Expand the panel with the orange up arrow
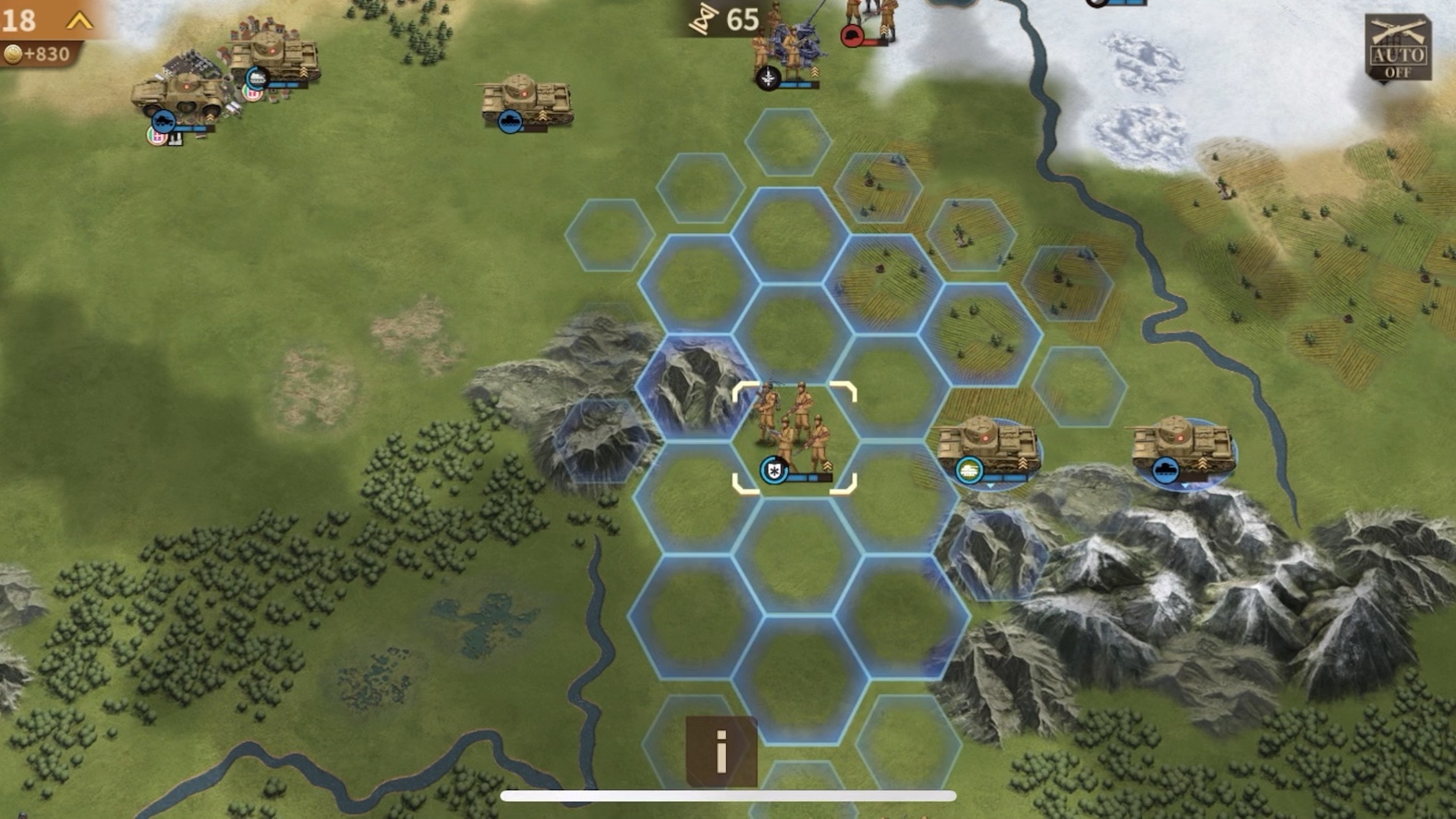The image size is (1456, 819). pos(79,20)
